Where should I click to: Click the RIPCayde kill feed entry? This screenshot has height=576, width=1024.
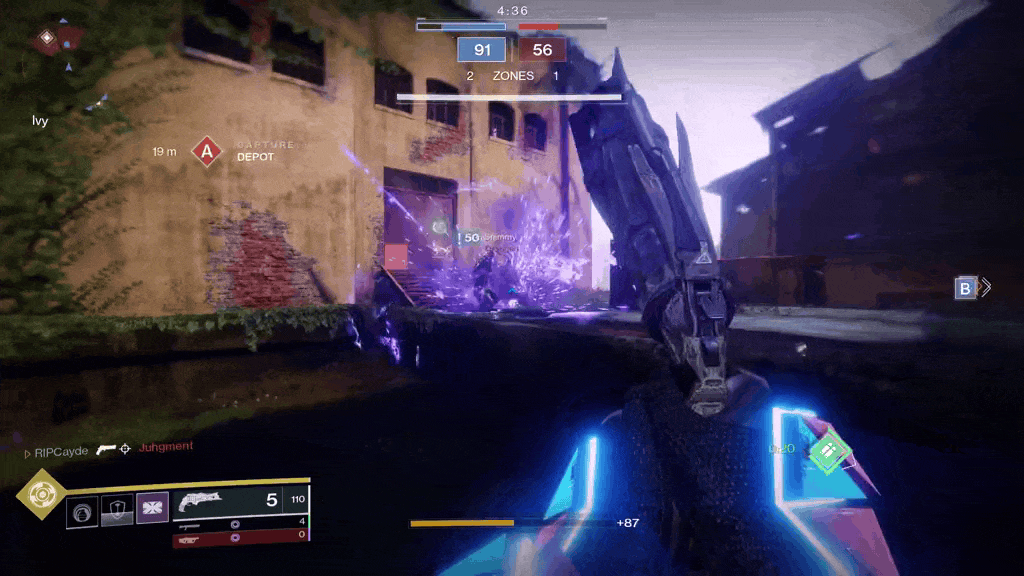(62, 451)
